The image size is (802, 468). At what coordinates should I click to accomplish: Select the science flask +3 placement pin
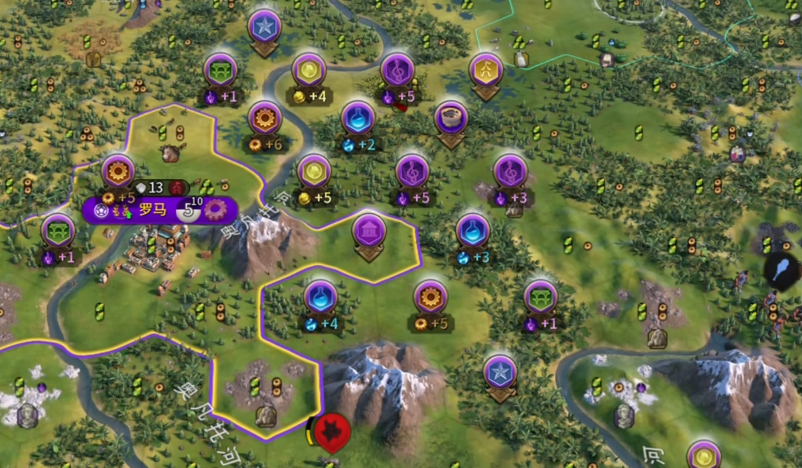pos(473,232)
